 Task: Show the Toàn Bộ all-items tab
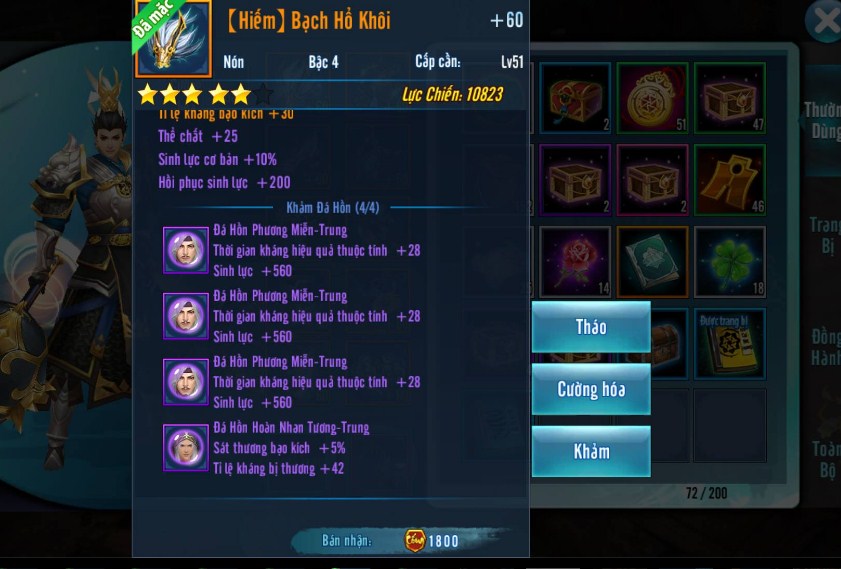click(824, 458)
